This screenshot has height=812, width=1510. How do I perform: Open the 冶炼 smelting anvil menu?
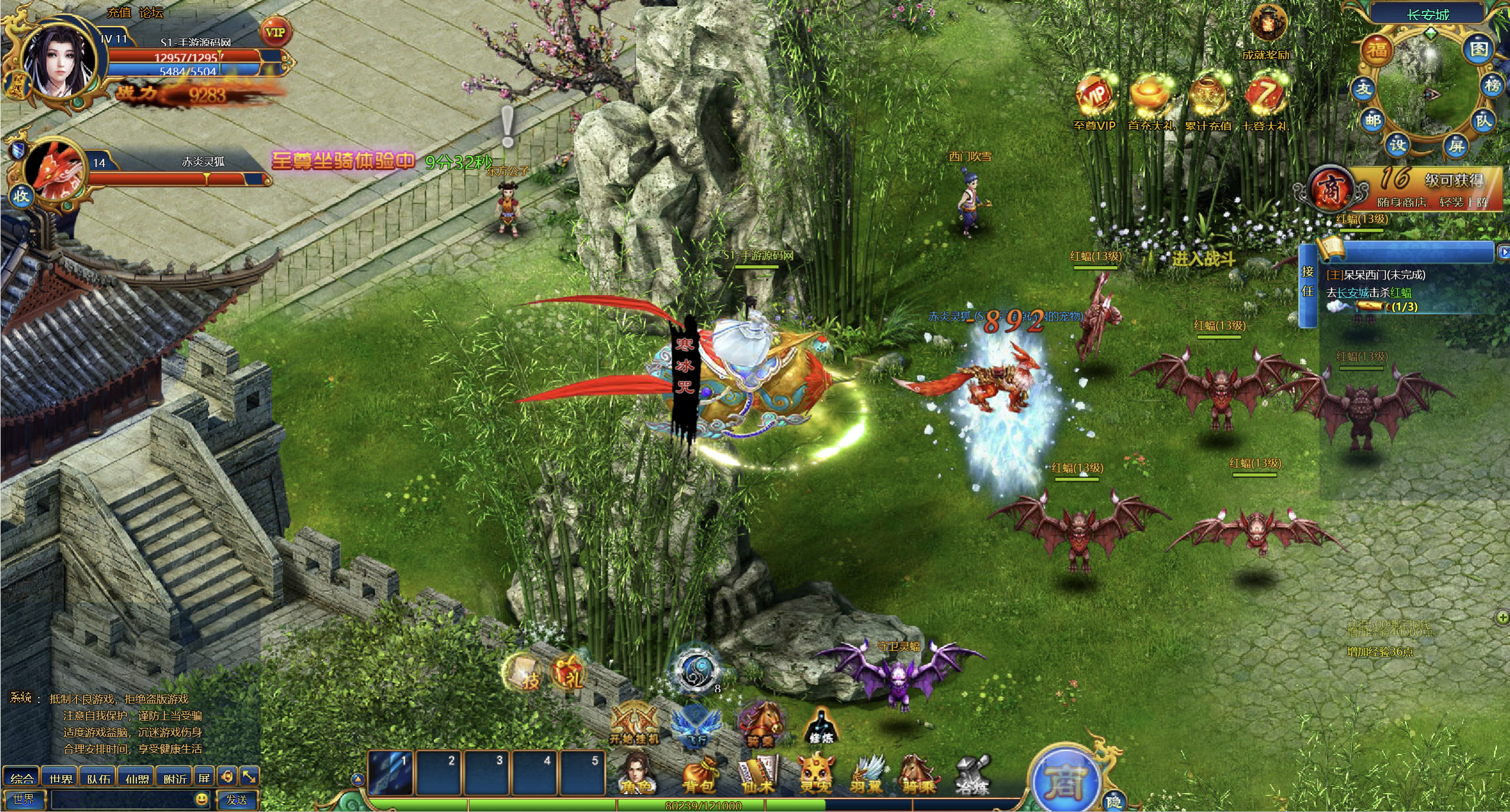(x=972, y=775)
